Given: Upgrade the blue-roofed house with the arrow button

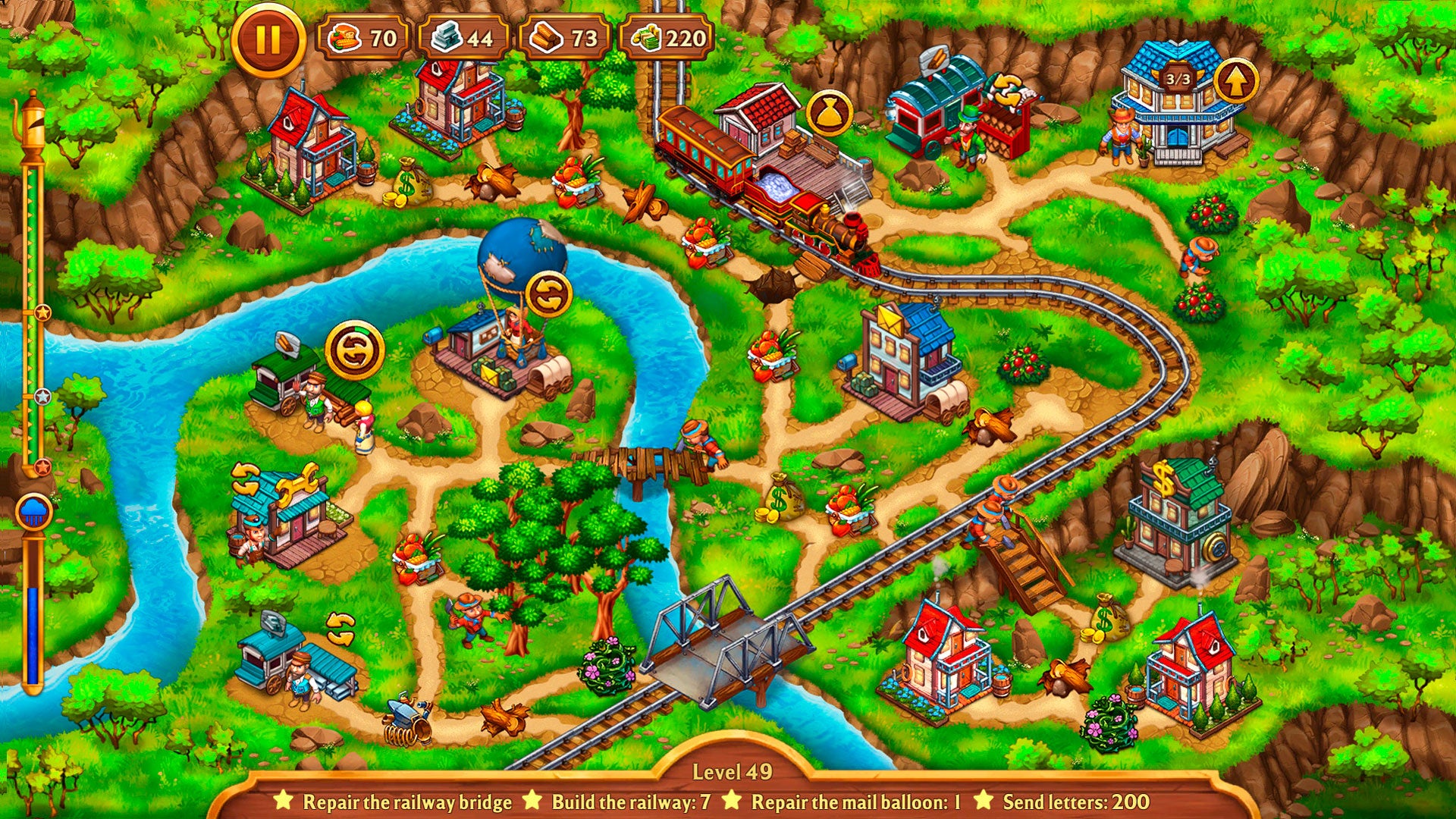Looking at the screenshot, I should [1236, 82].
